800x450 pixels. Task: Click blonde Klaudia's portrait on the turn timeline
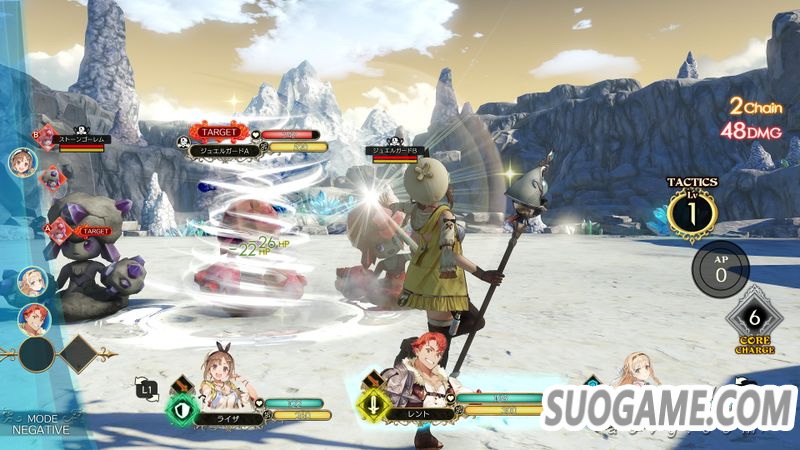tap(31, 284)
